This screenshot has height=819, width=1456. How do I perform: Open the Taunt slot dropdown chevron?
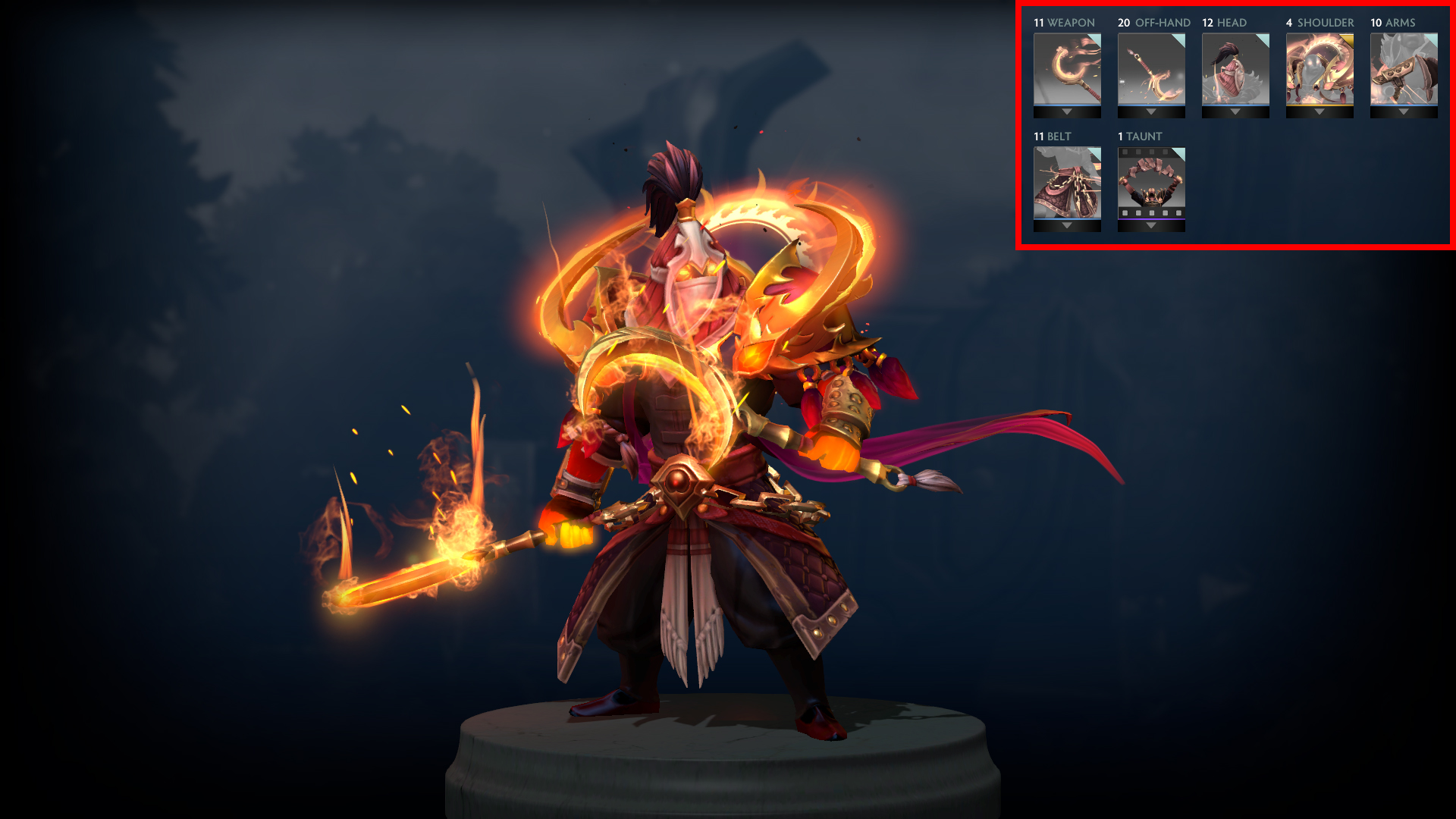(1151, 225)
